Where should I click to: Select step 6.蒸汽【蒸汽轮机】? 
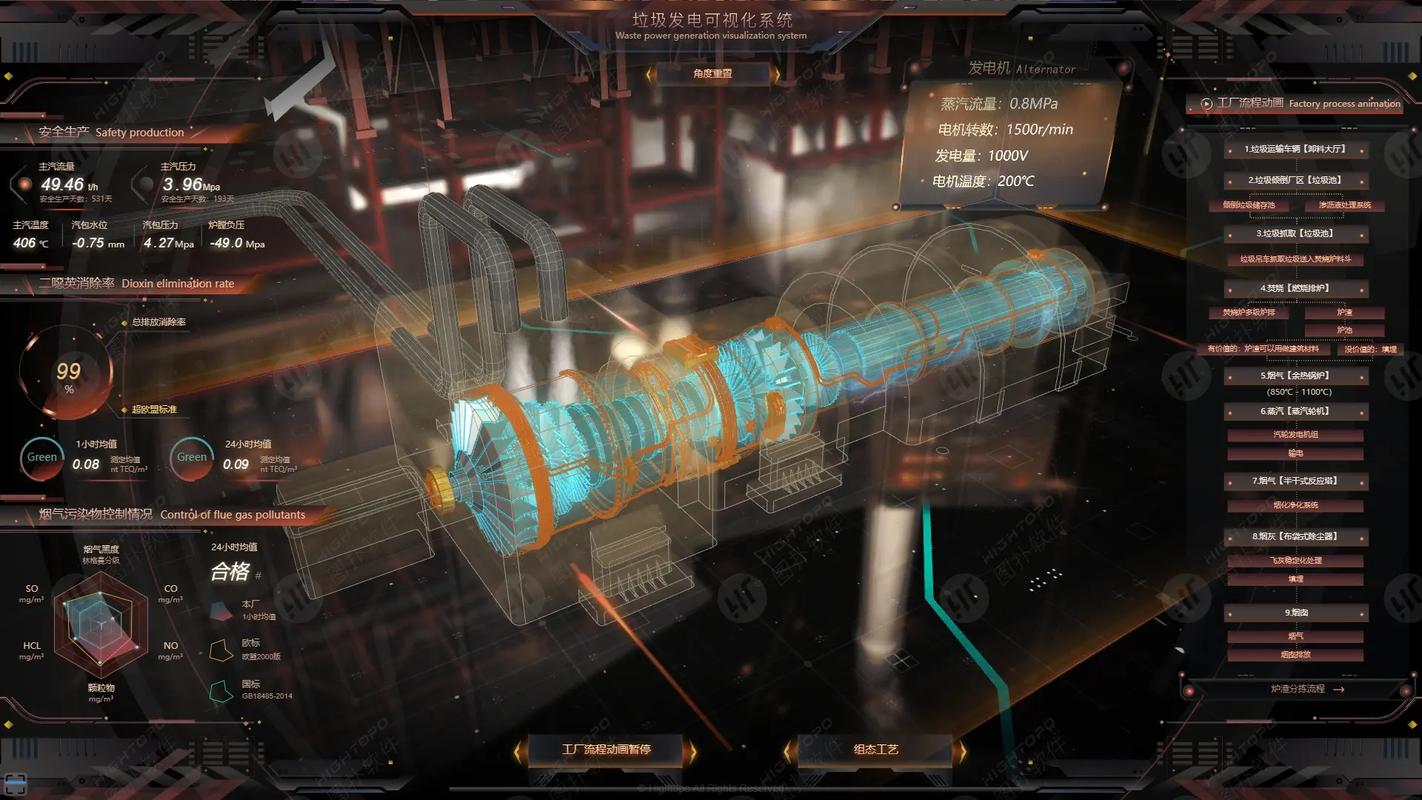pyautogui.click(x=1295, y=411)
